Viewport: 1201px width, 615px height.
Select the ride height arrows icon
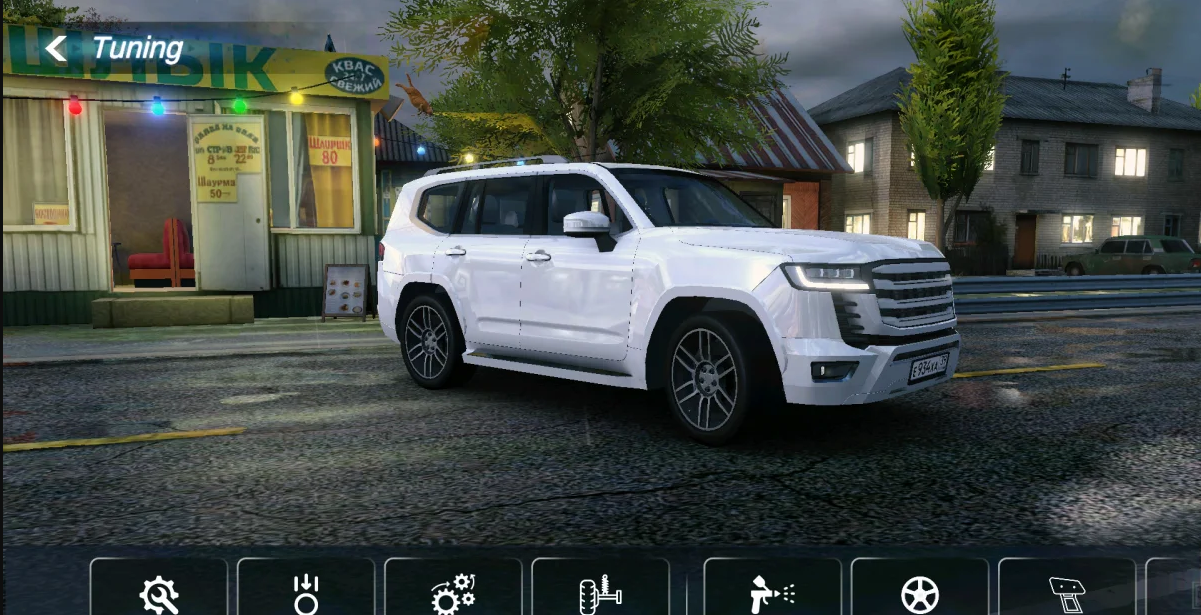(x=306, y=593)
